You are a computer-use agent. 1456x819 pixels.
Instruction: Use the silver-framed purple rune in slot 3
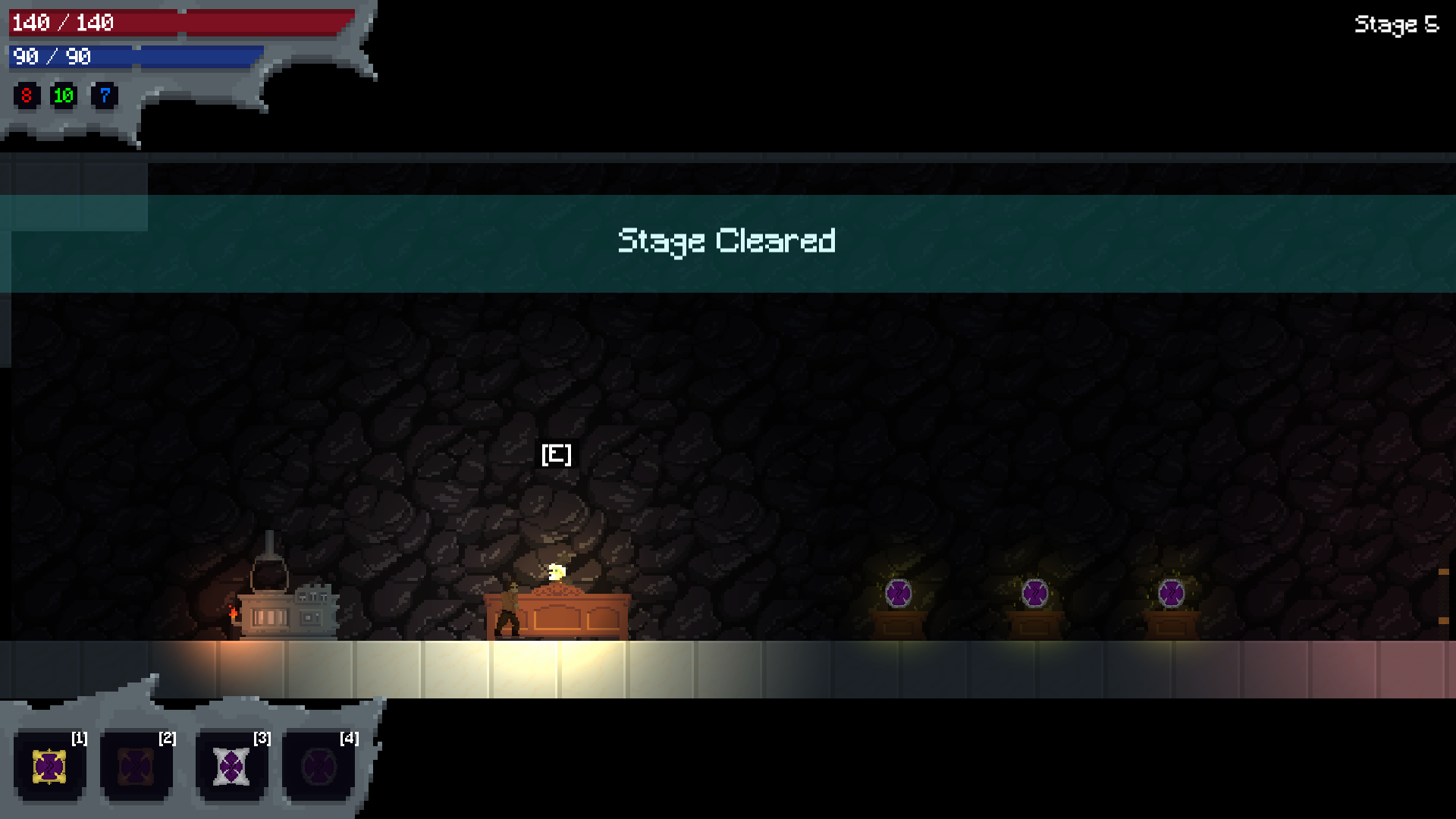pos(231,767)
